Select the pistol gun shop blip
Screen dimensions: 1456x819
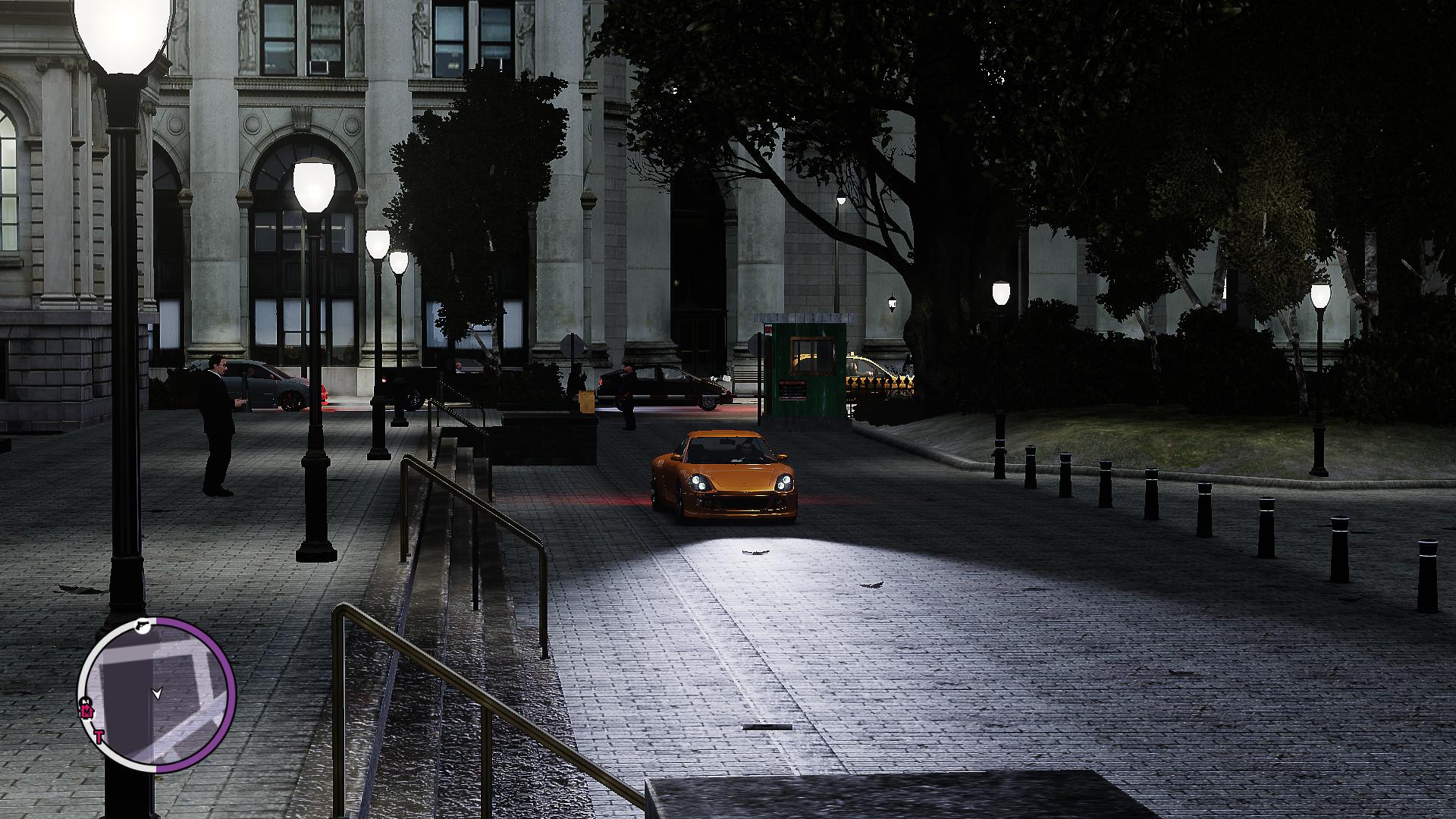click(142, 626)
